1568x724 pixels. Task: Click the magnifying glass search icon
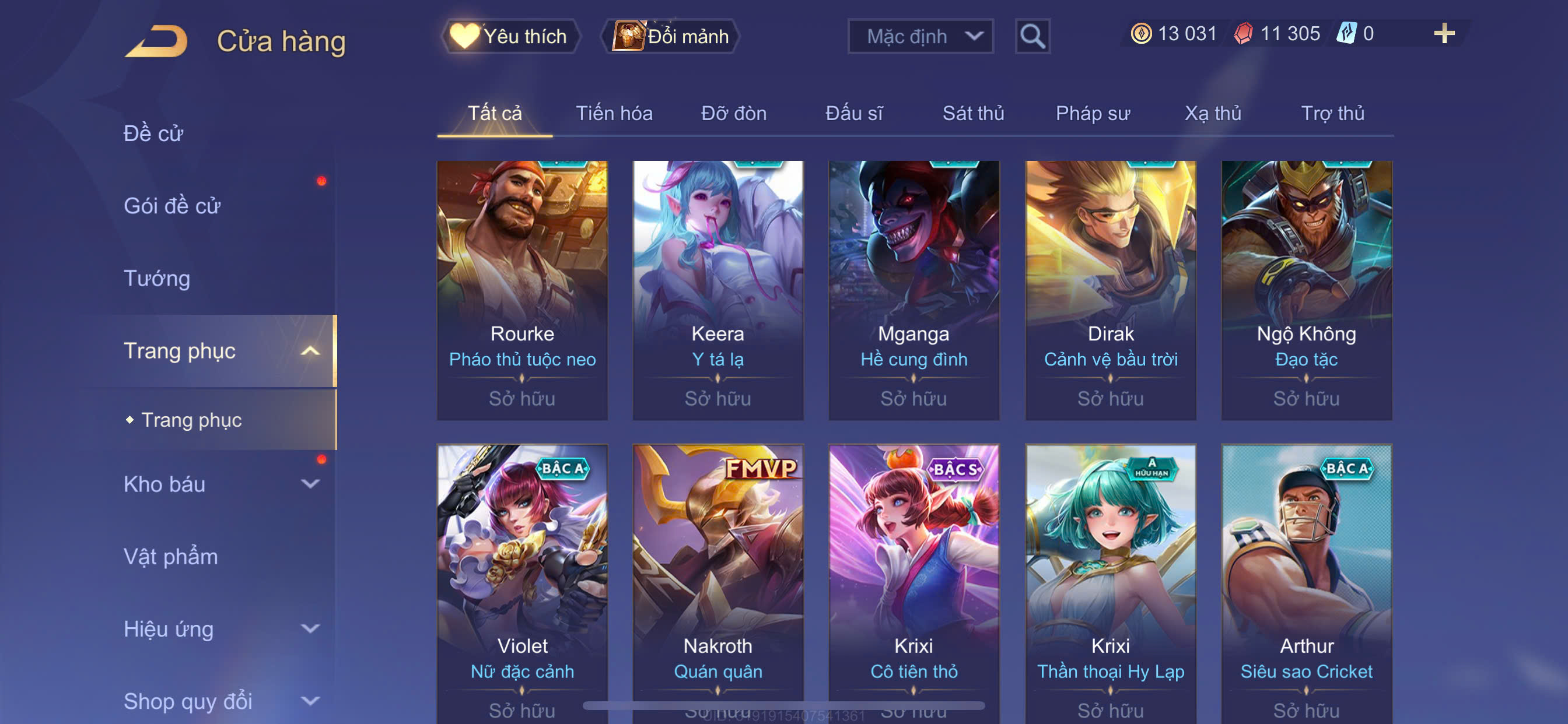1032,37
